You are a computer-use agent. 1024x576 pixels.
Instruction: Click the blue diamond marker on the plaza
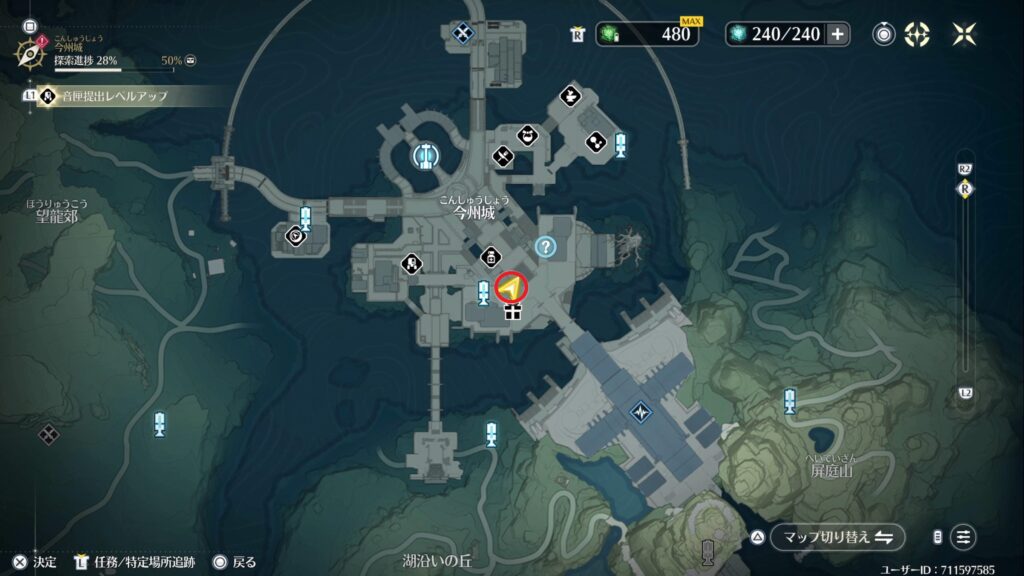pyautogui.click(x=640, y=412)
